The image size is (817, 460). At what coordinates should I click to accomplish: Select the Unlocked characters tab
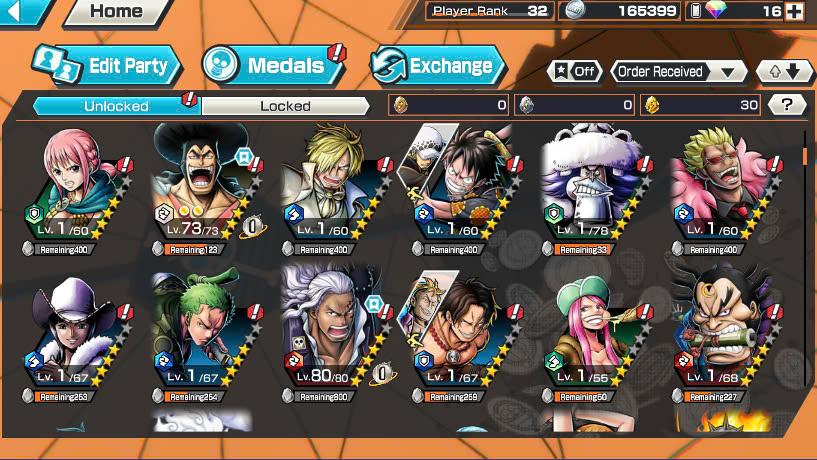pos(116,105)
